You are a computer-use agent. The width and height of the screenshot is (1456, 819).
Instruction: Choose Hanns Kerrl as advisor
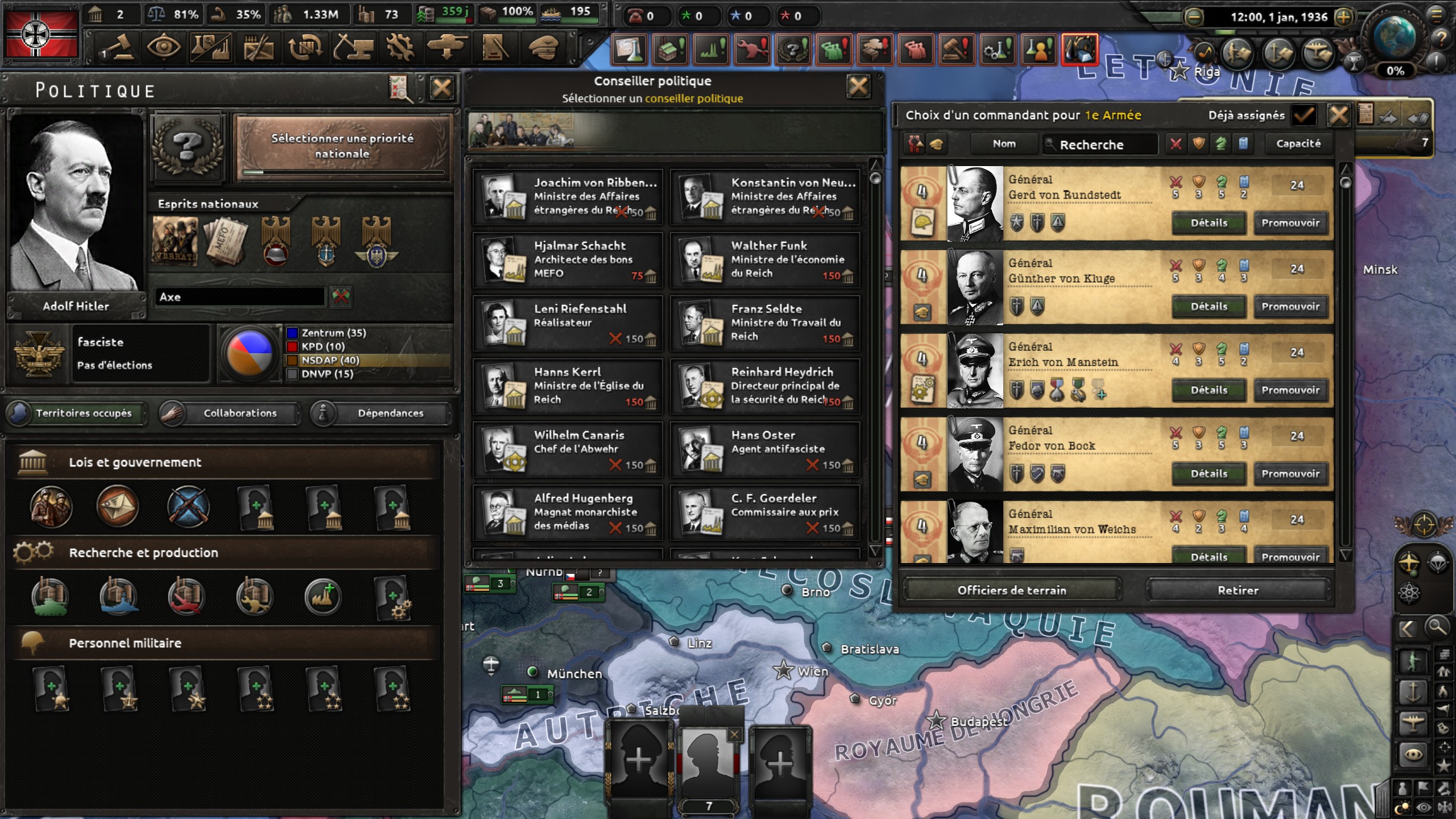coord(568,386)
